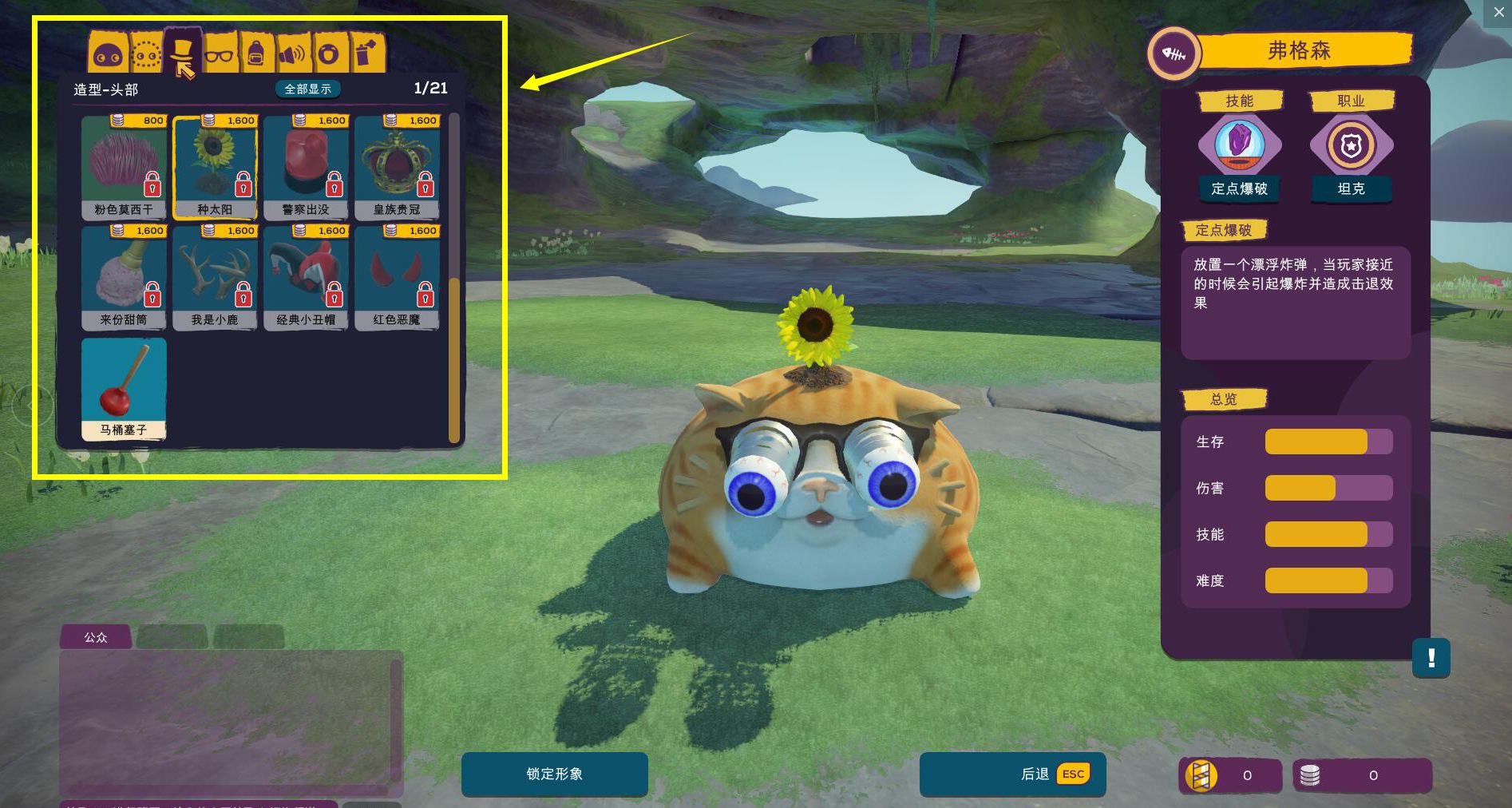Select the 坦克 tank class icon
1512x808 pixels.
click(x=1351, y=145)
